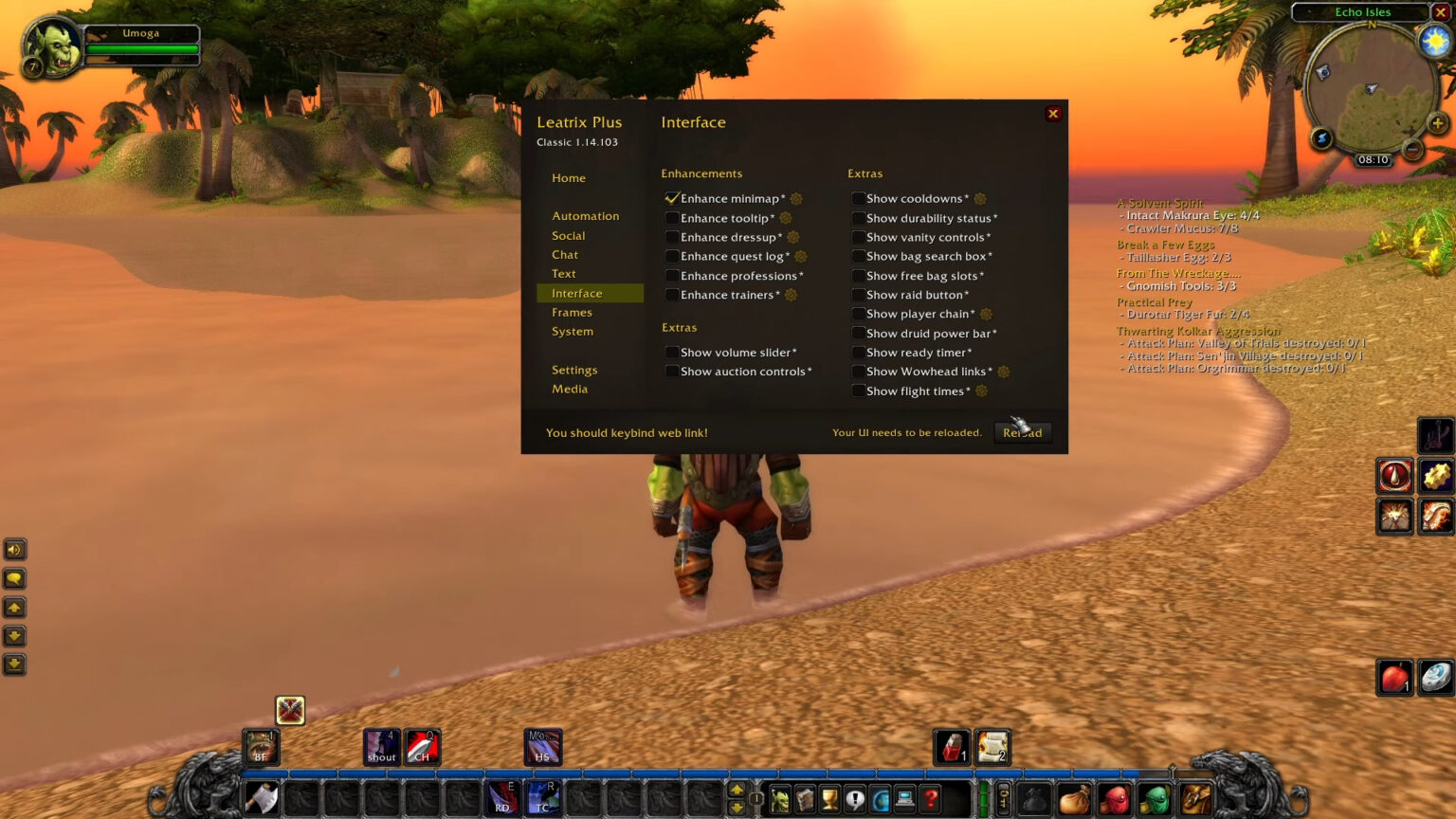Open the game menu computer icon
Screen dimensions: 1456x819
coord(907,799)
